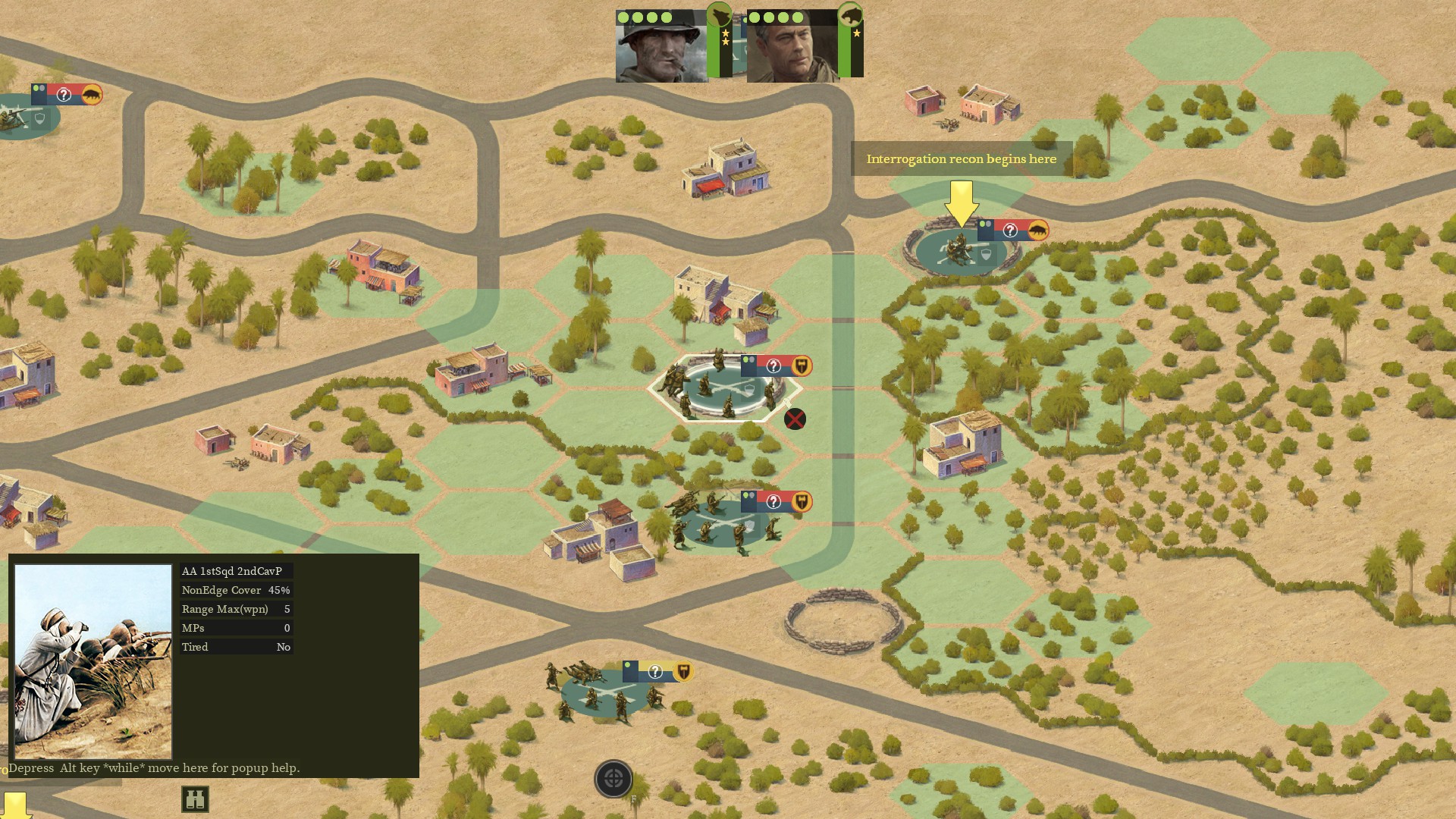Open the AA 1stSqd 2ndCavP unit portrait
This screenshot has height=819, width=1456.
[93, 661]
